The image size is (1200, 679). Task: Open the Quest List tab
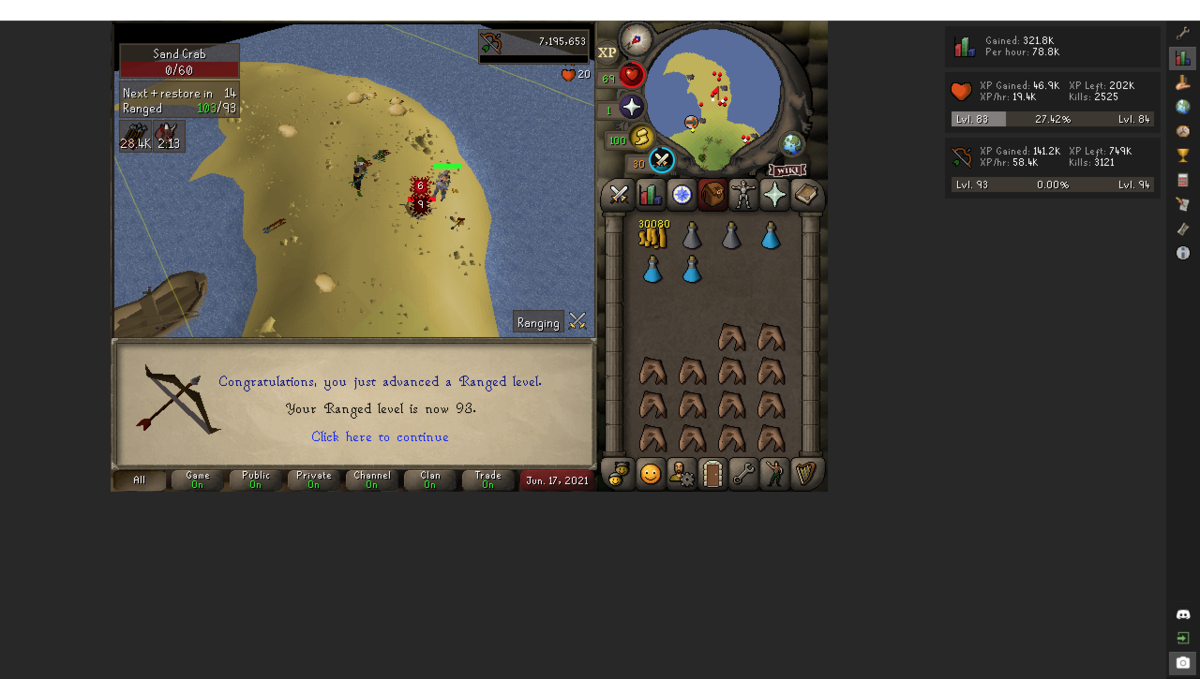[682, 195]
